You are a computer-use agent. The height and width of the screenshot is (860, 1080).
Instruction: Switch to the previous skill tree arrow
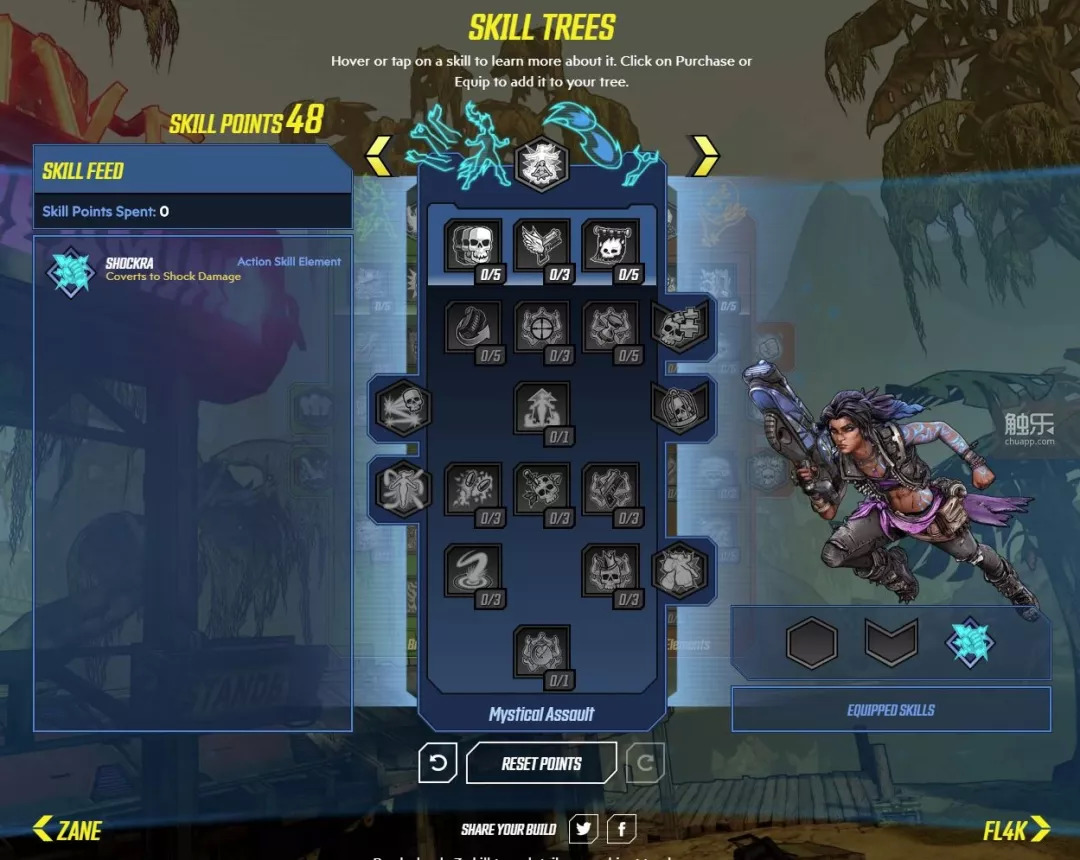(x=378, y=156)
